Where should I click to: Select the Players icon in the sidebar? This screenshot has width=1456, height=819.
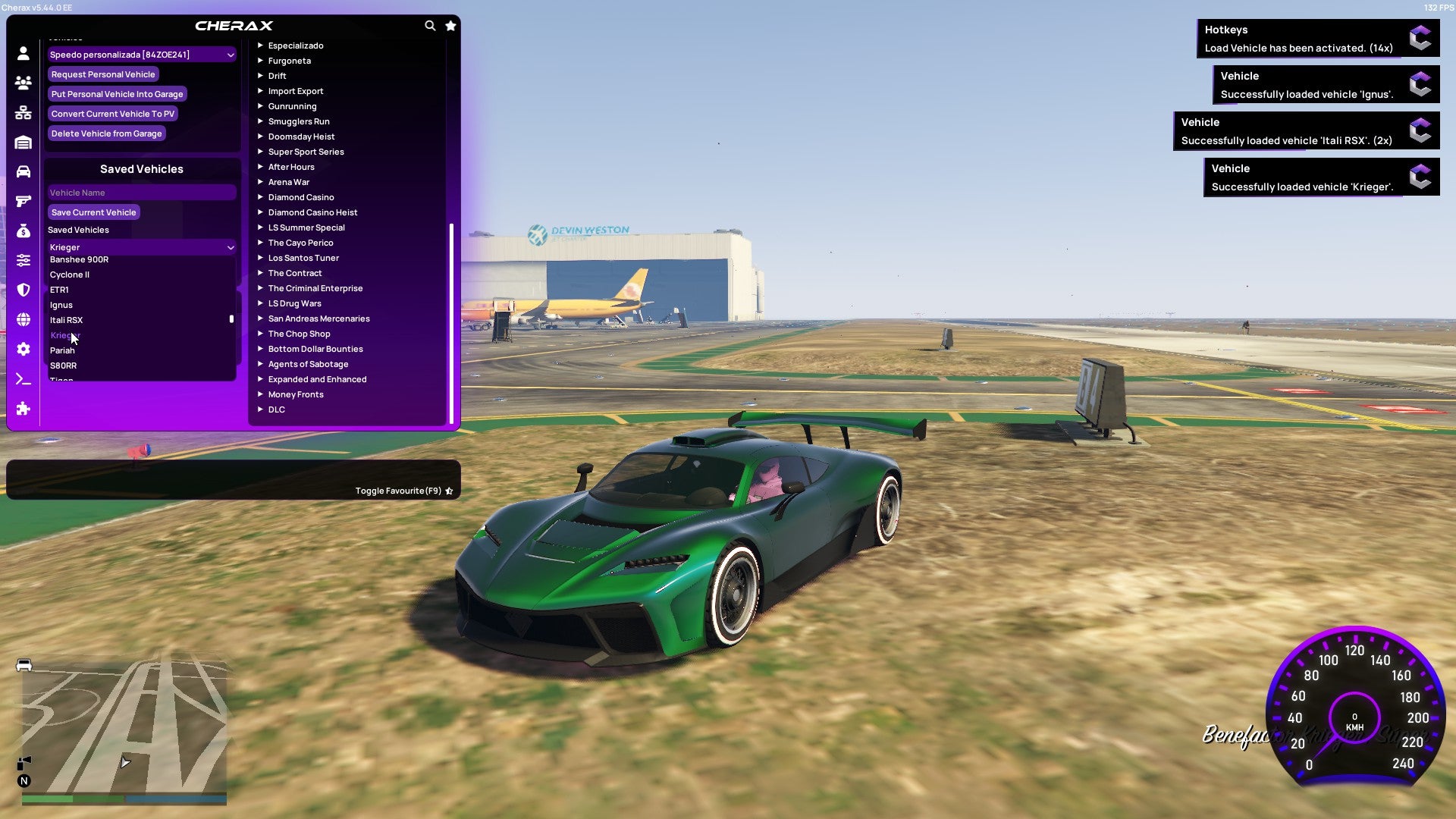23,82
